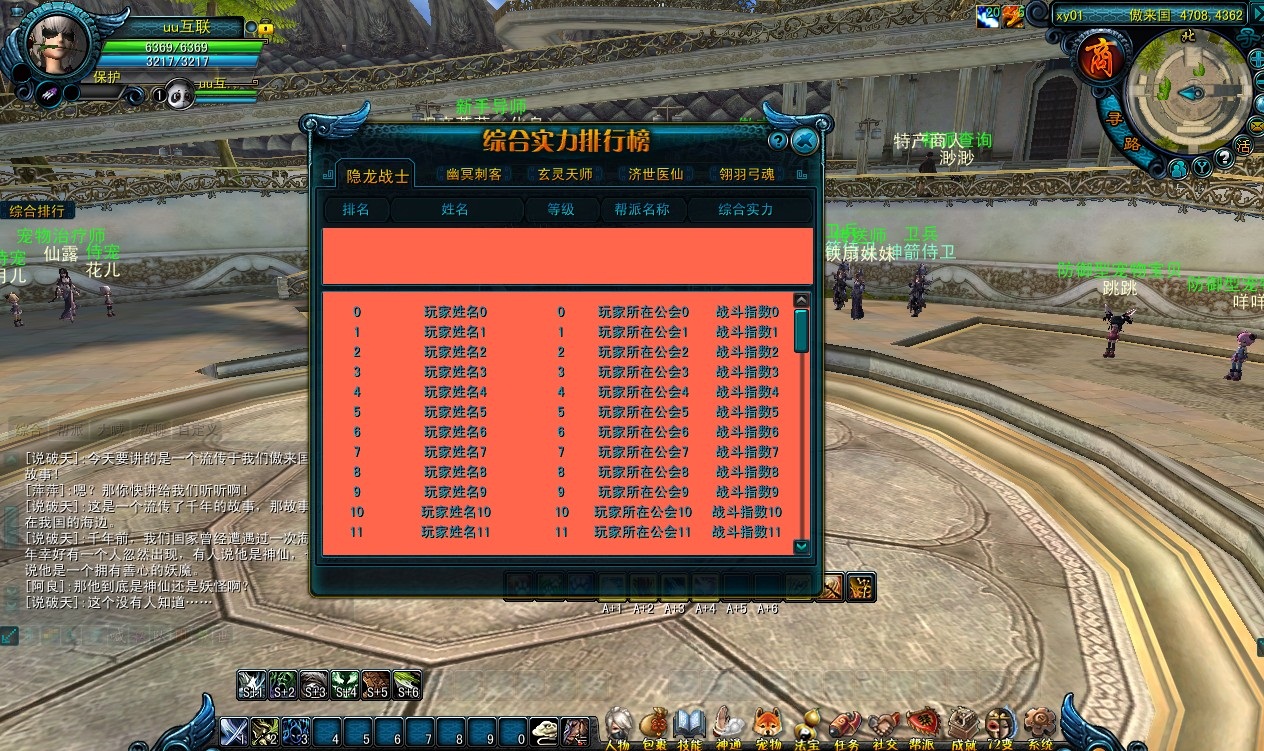Select the 济世医仙 class tab
The image size is (1264, 751).
coord(655,174)
